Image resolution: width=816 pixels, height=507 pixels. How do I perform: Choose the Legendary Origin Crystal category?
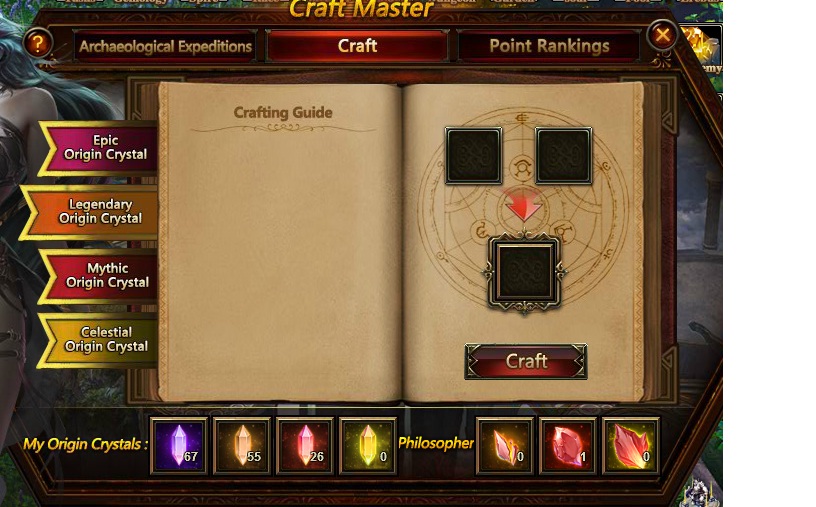(99, 212)
